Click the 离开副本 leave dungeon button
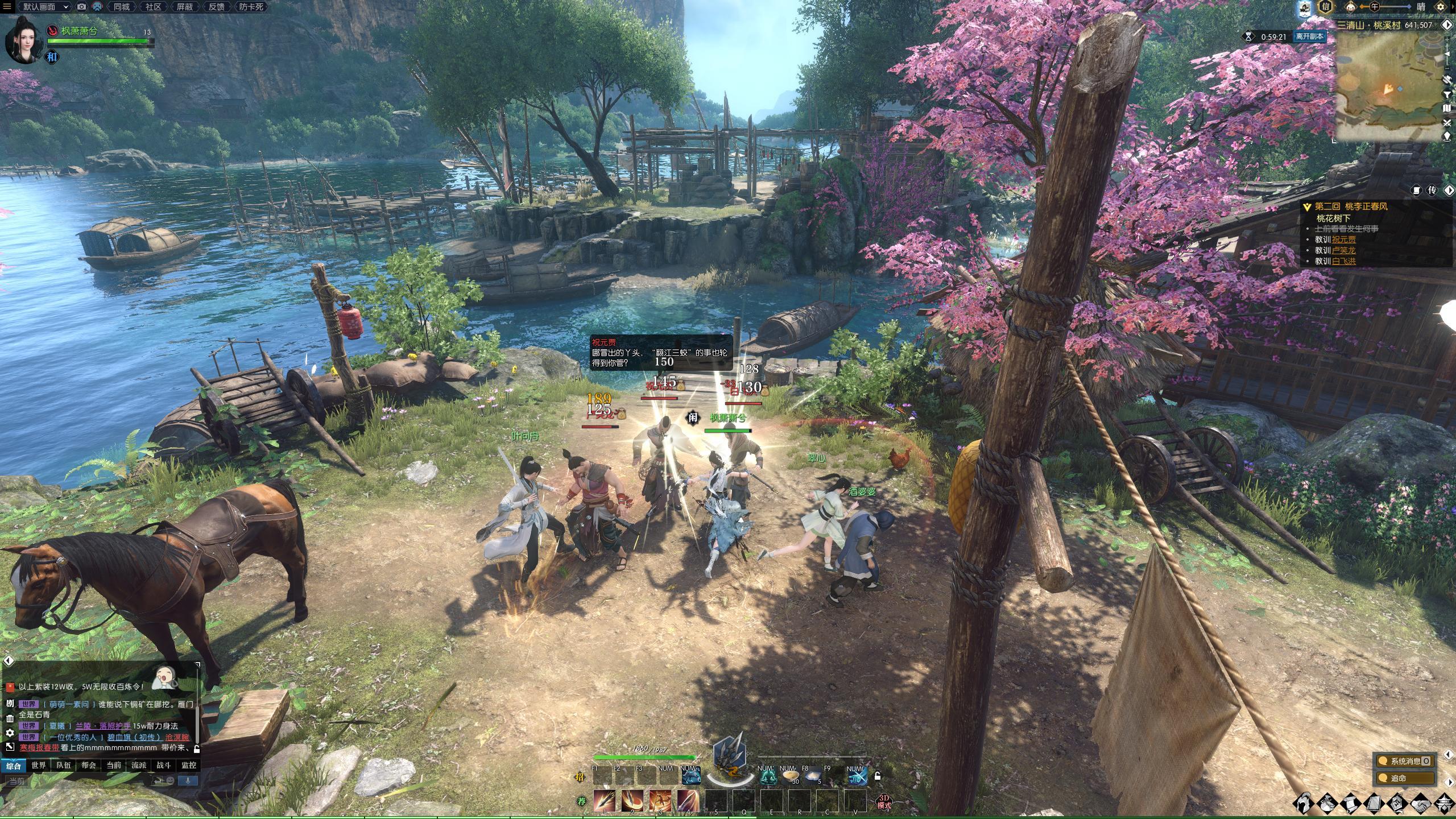The width and height of the screenshot is (1456, 819). 1309,36
